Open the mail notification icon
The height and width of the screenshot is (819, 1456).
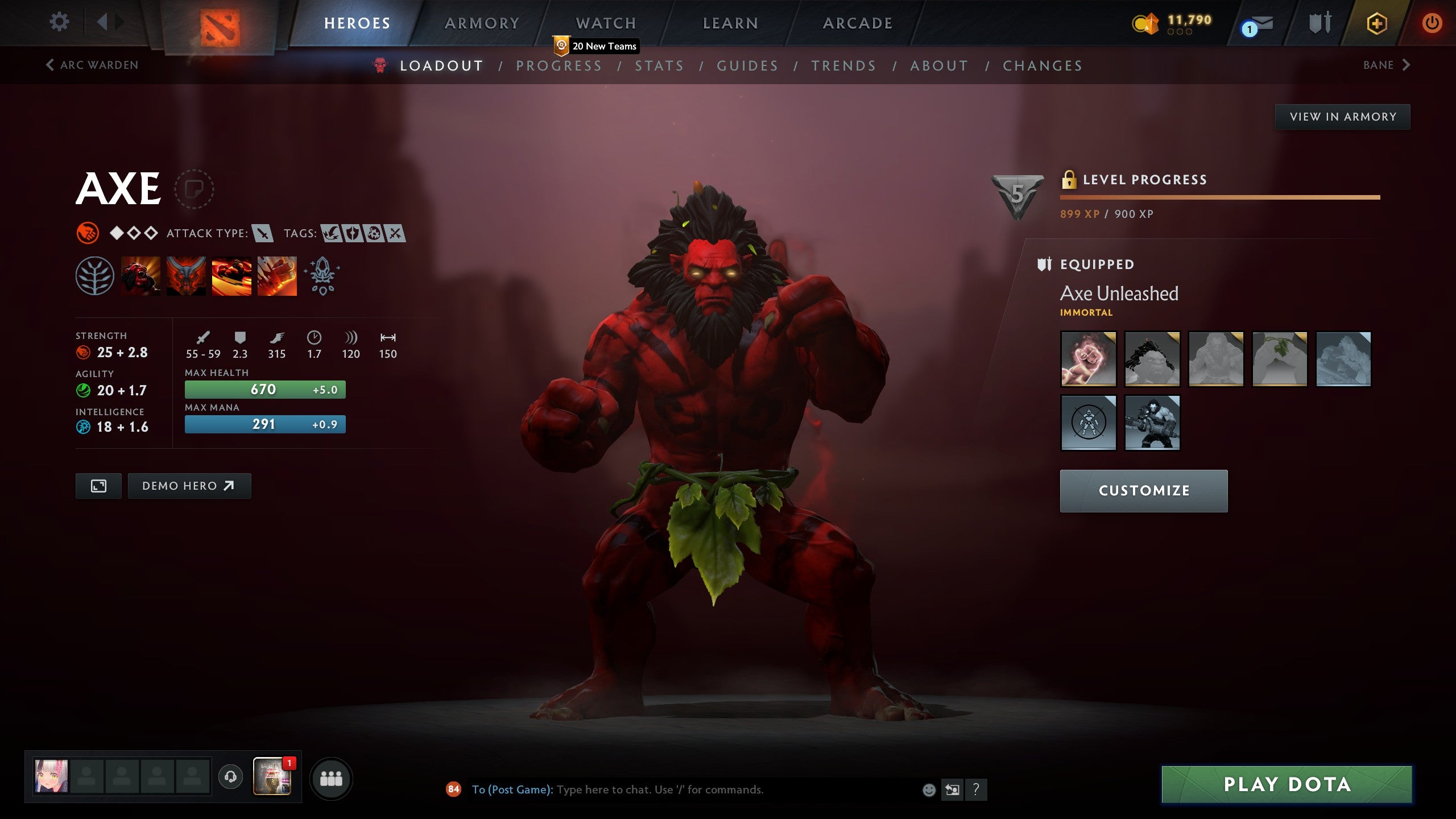tap(1257, 24)
